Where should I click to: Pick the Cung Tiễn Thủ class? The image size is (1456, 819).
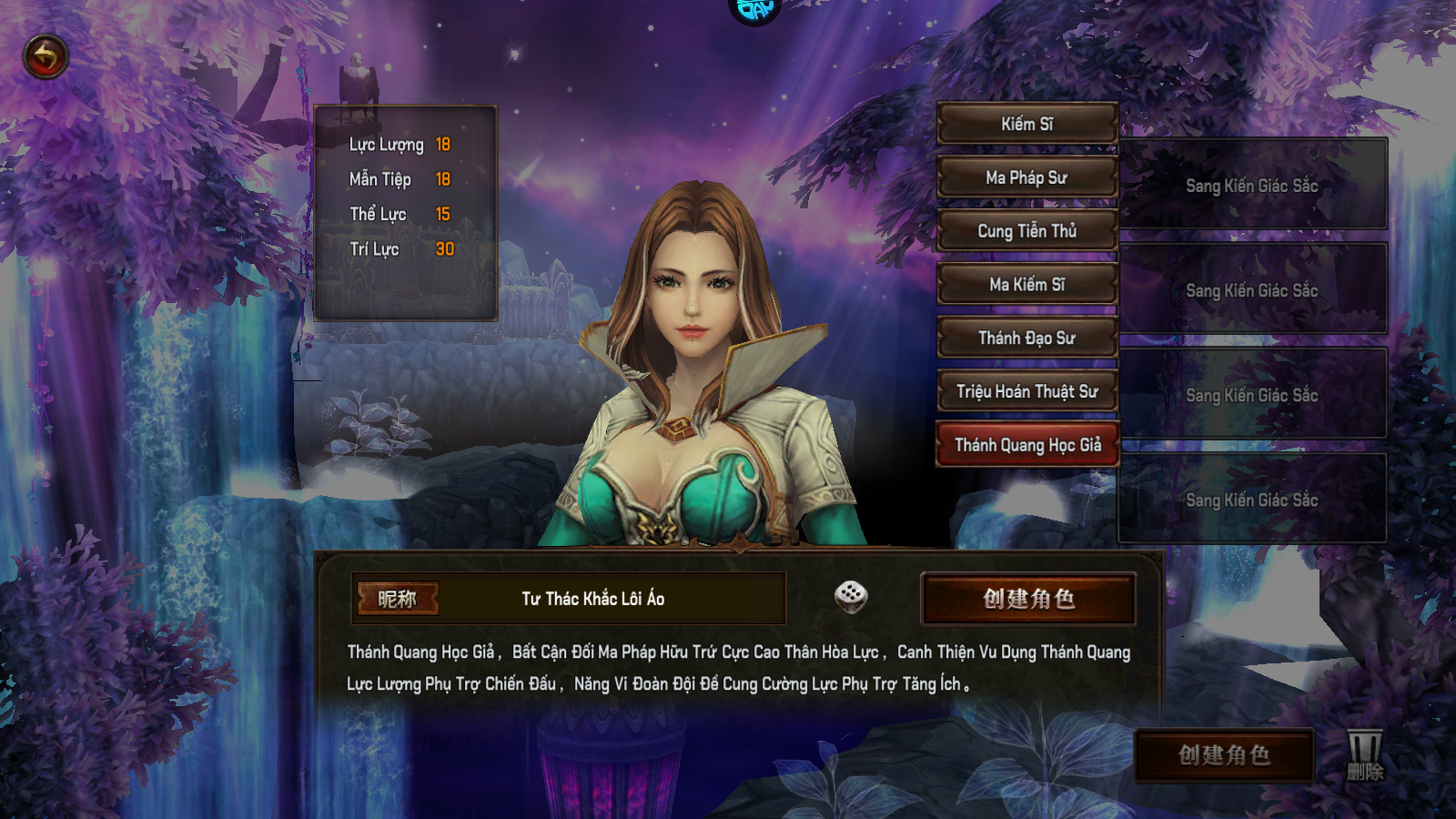click(1026, 231)
